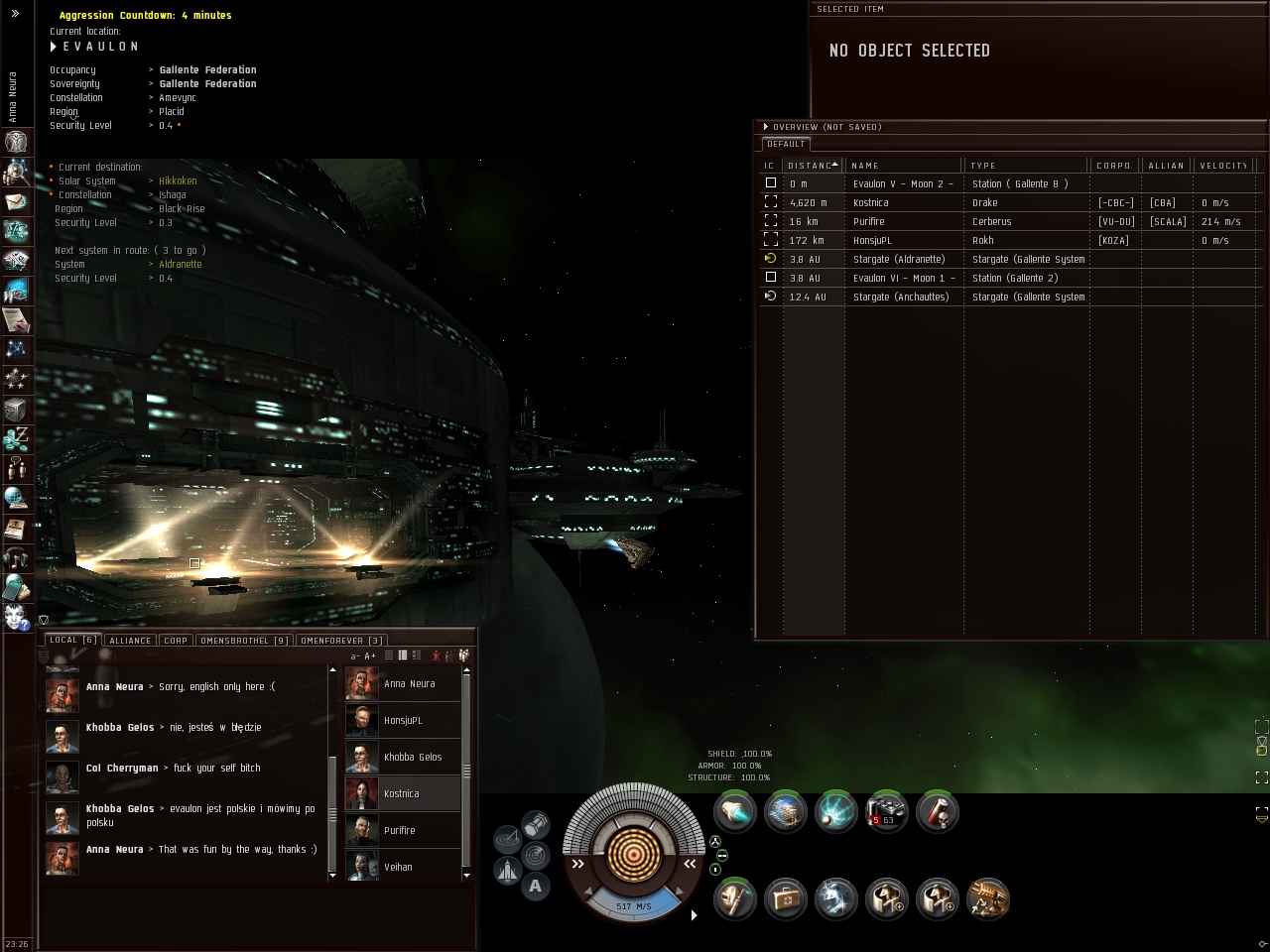Show the OmensBrothel chat channel

point(244,641)
